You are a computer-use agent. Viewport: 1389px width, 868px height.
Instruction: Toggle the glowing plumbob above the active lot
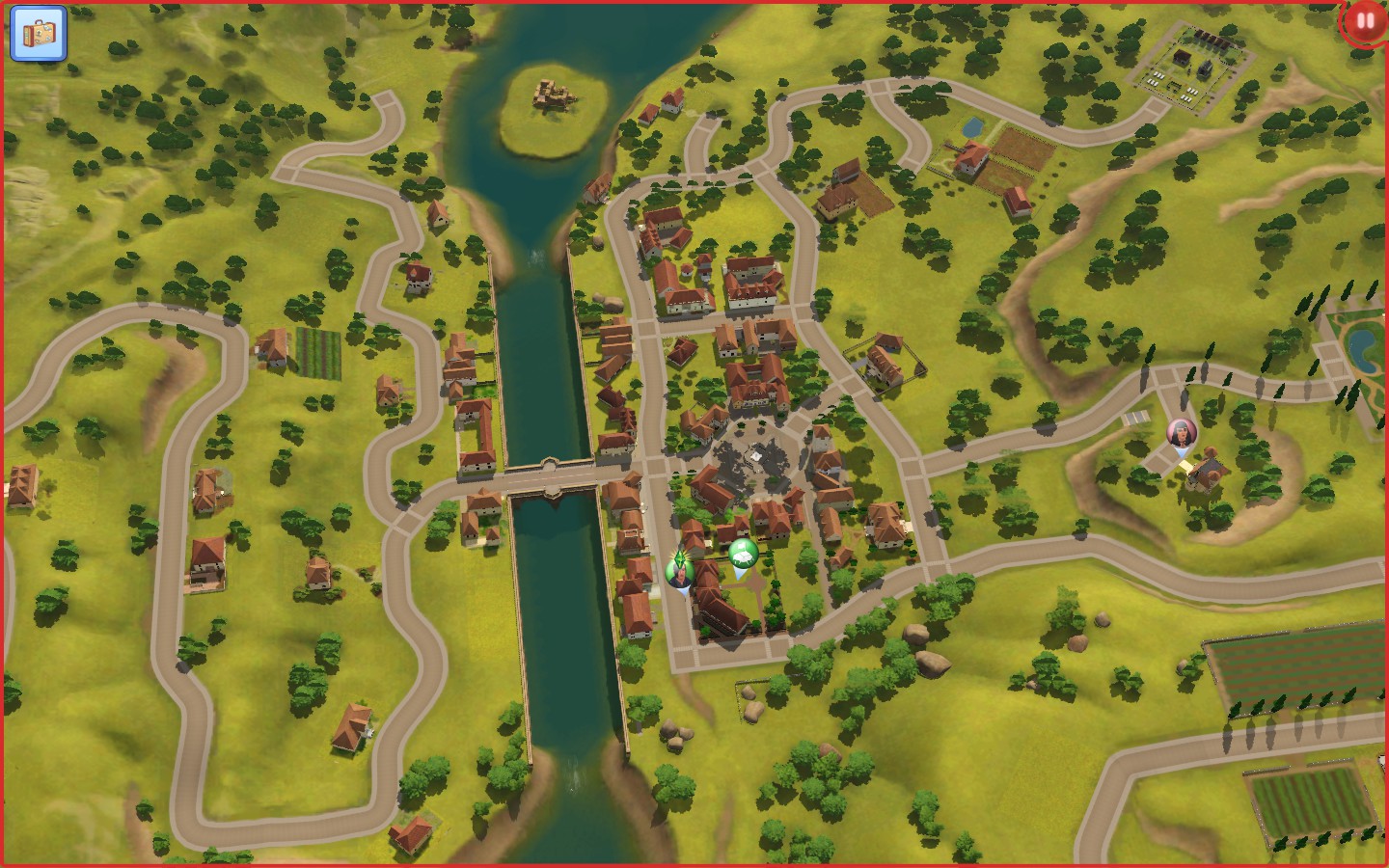tap(681, 557)
